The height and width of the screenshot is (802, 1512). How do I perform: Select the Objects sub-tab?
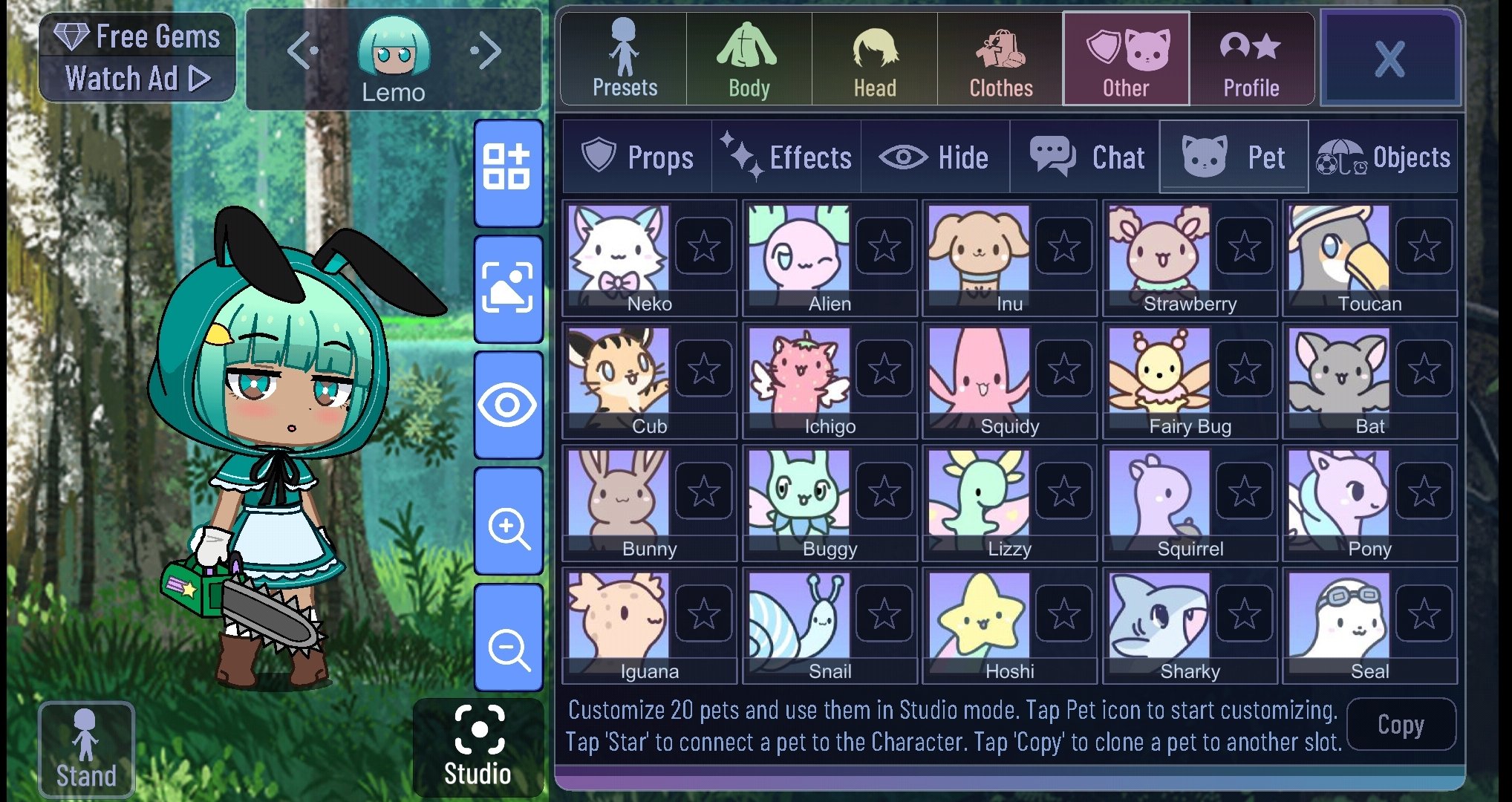pyautogui.click(x=1385, y=157)
